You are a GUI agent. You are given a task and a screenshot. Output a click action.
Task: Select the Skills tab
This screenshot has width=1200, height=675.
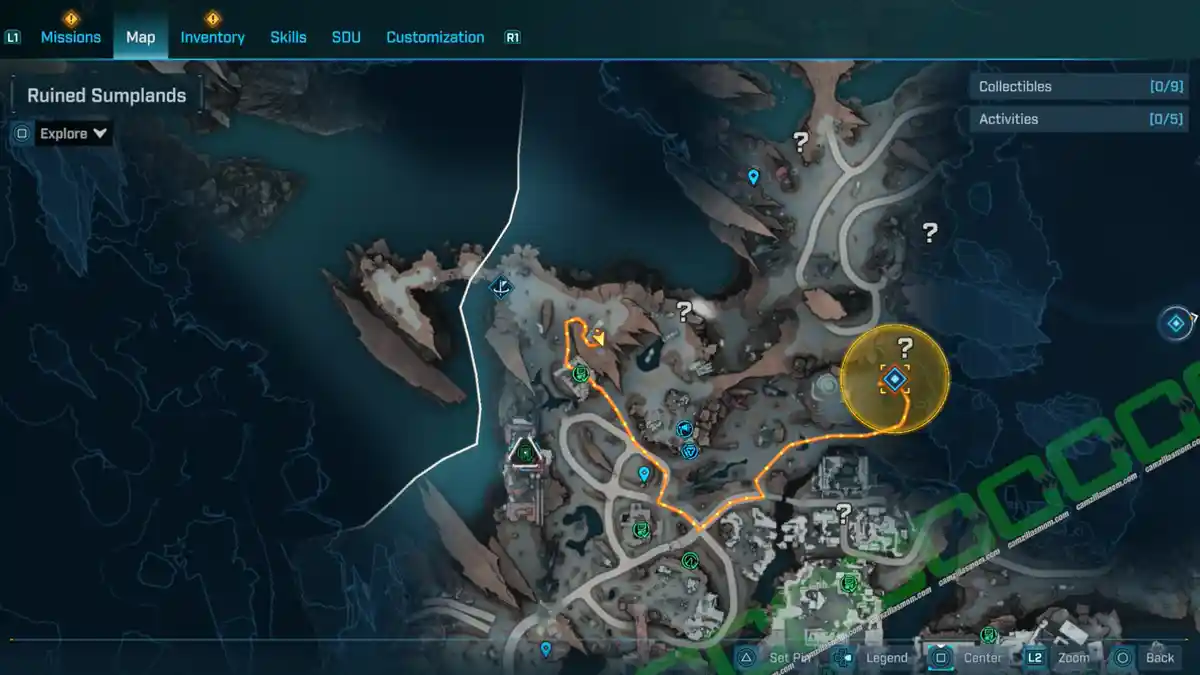click(x=288, y=37)
